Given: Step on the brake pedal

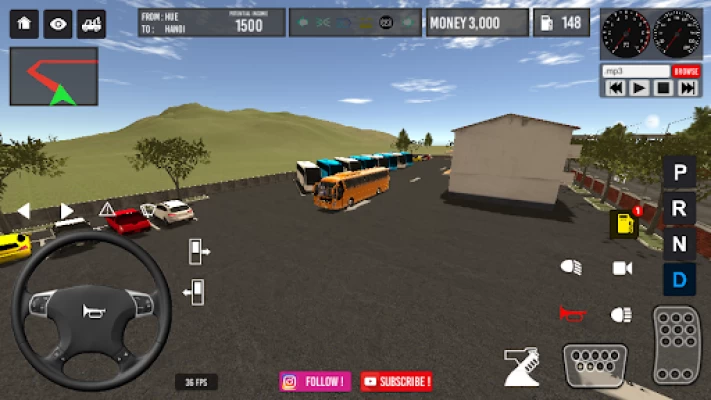Looking at the screenshot, I should (x=594, y=365).
